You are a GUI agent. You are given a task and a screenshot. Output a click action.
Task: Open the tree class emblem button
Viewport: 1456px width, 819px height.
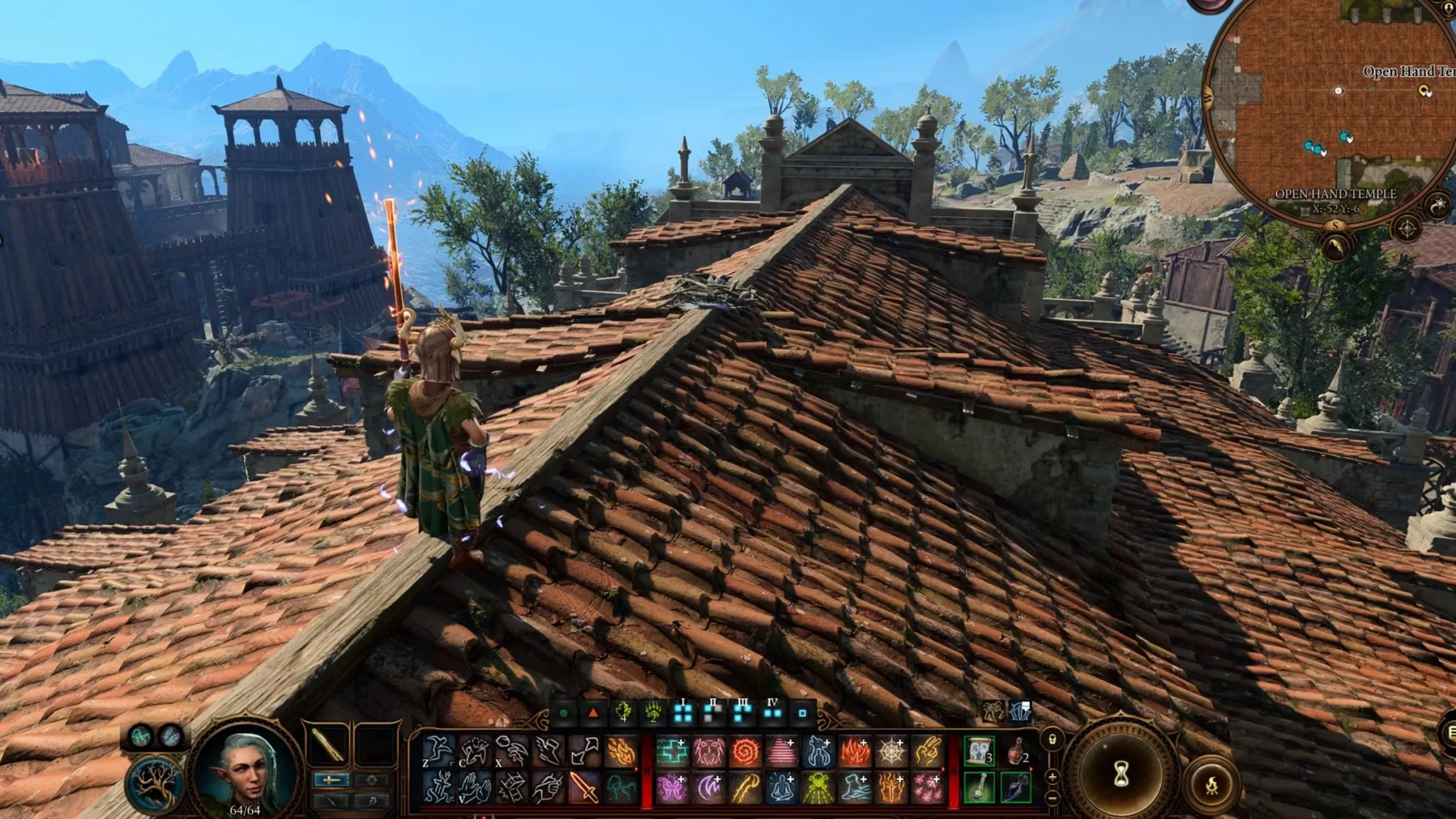coord(154,784)
